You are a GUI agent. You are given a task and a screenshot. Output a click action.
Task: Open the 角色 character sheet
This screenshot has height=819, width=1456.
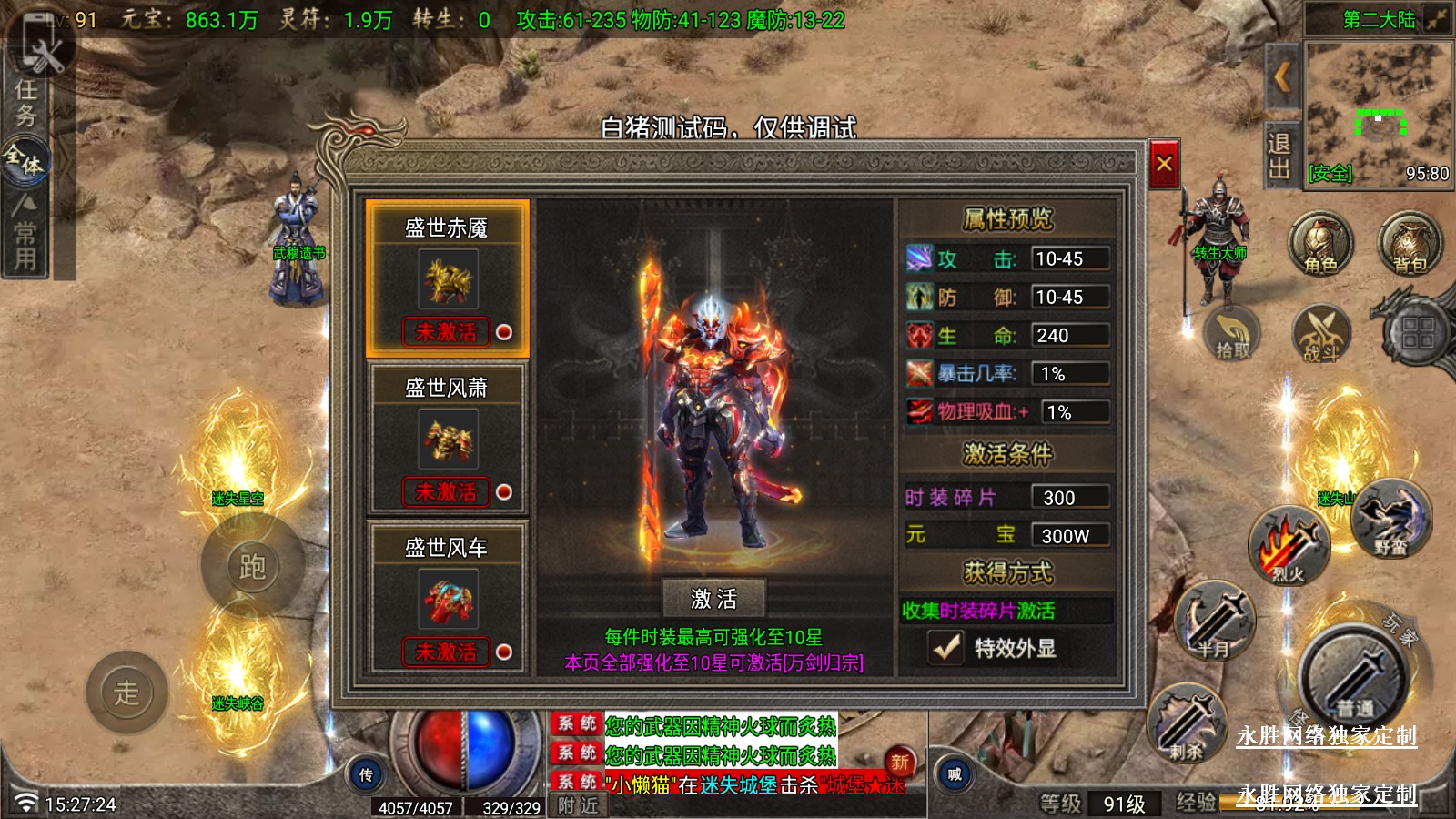click(x=1319, y=244)
